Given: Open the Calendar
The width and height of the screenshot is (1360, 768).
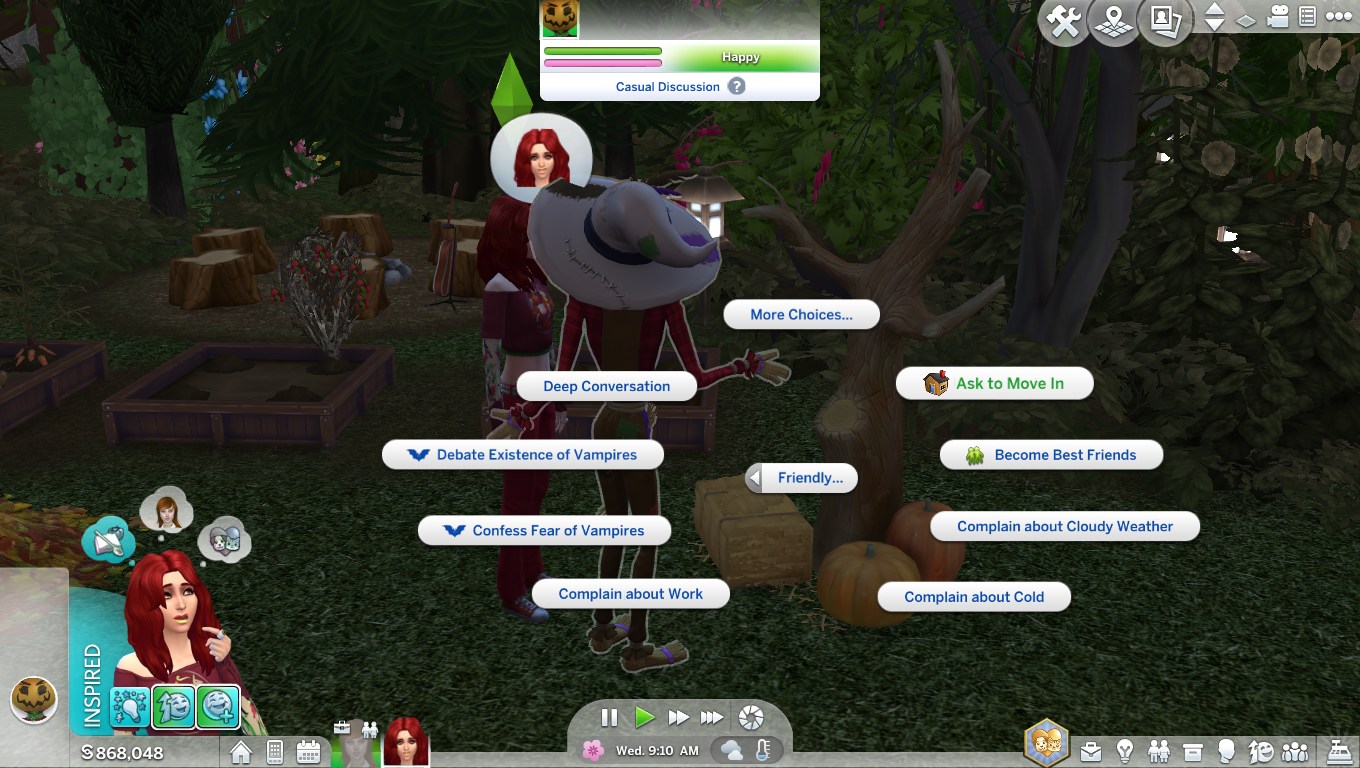Looking at the screenshot, I should pos(308,751).
